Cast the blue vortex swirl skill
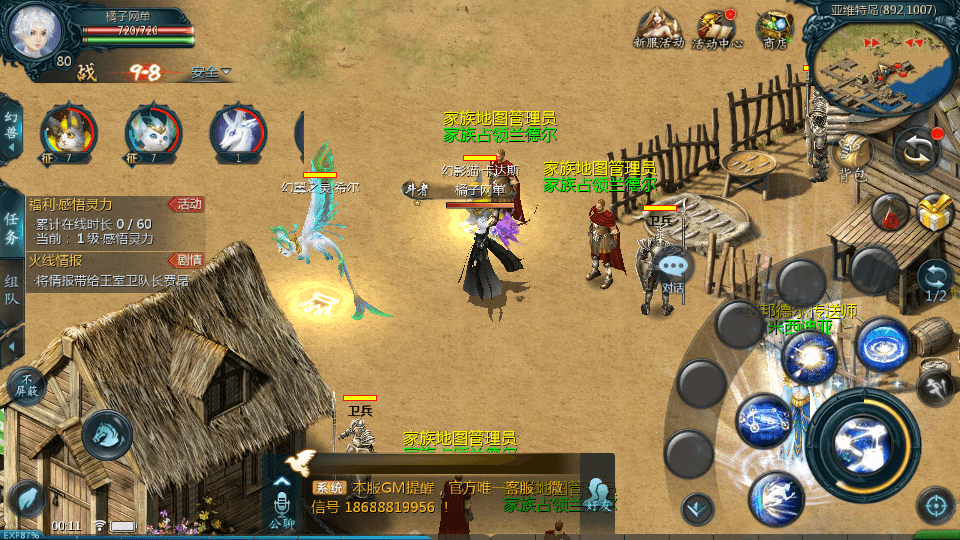This screenshot has width=960, height=540. [x=884, y=345]
